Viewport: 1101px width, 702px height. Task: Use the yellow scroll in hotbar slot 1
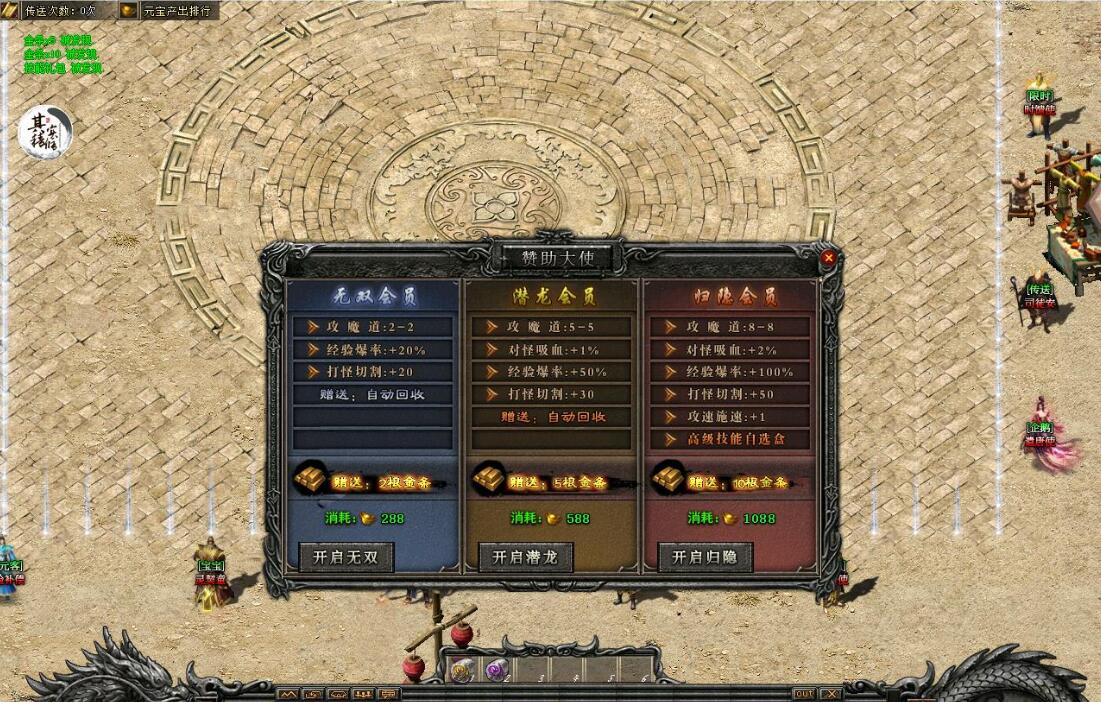coord(462,671)
